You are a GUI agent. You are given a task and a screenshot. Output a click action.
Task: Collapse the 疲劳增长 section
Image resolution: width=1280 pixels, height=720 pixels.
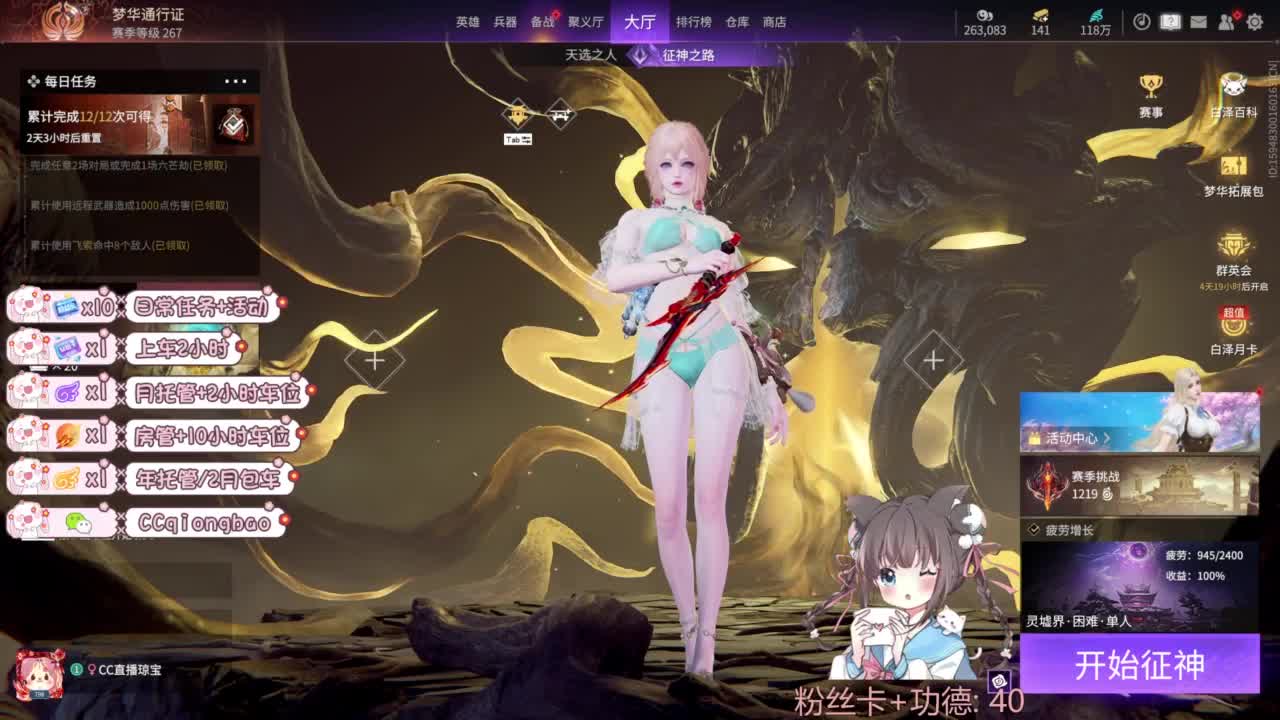[x=1033, y=527]
